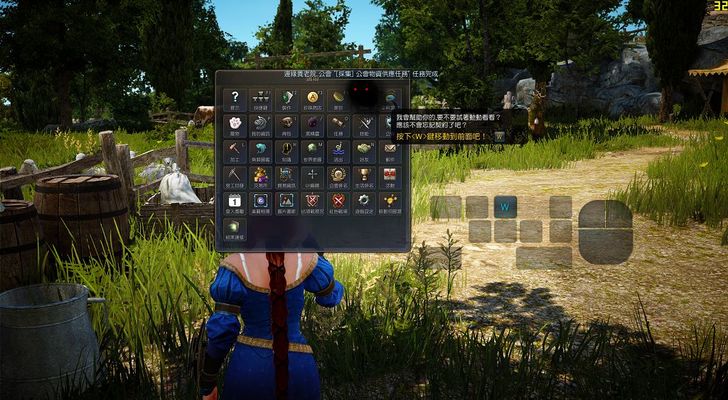Click the green cube icon in last row
The height and width of the screenshot is (400, 728).
pos(235,228)
